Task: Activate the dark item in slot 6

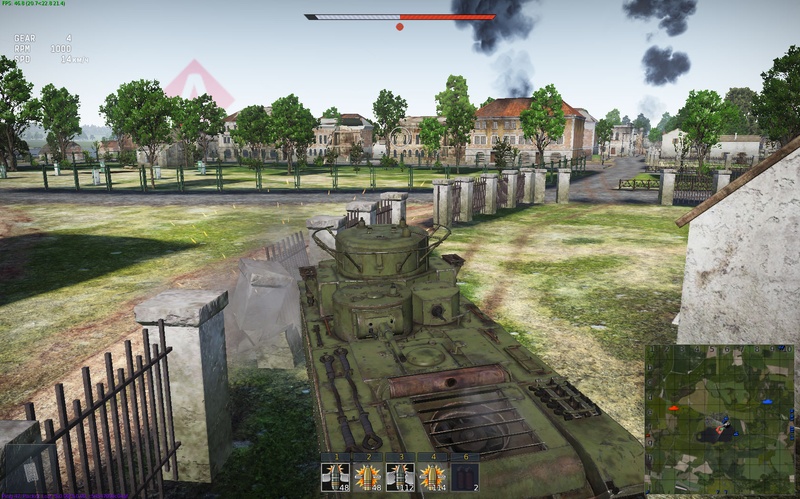Action: [x=467, y=475]
